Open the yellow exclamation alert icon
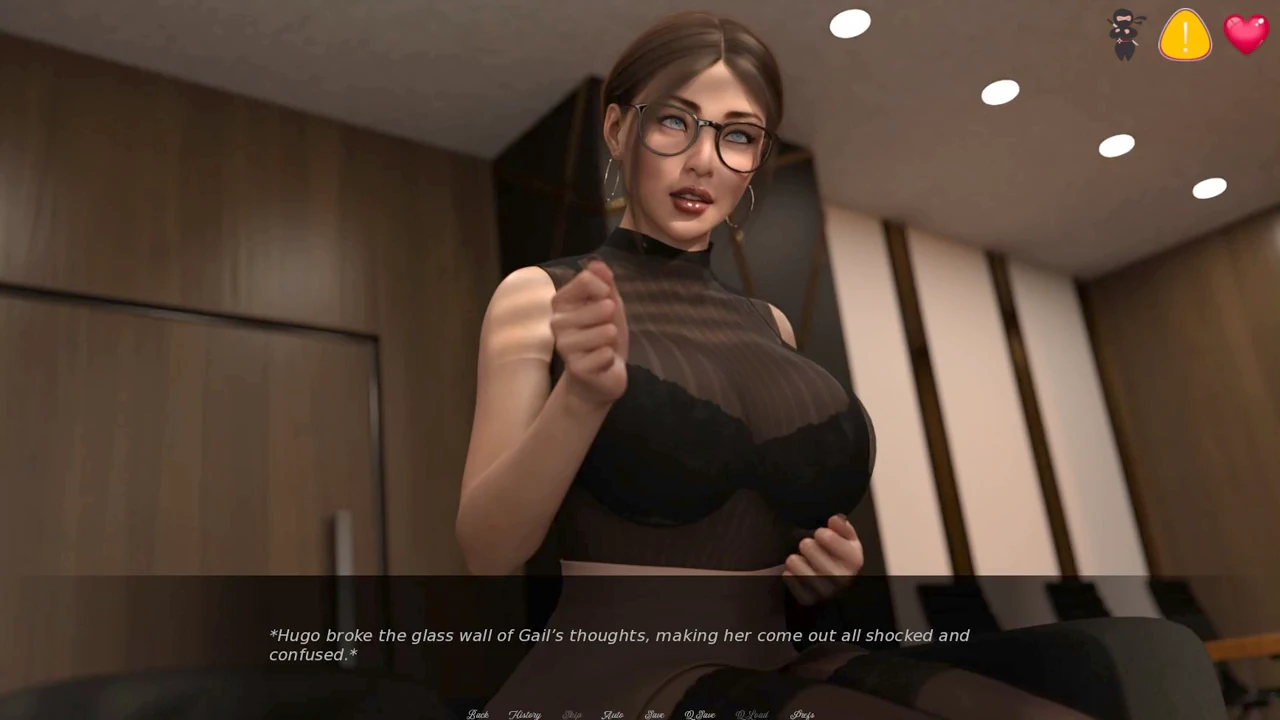1280x720 pixels. (1185, 35)
